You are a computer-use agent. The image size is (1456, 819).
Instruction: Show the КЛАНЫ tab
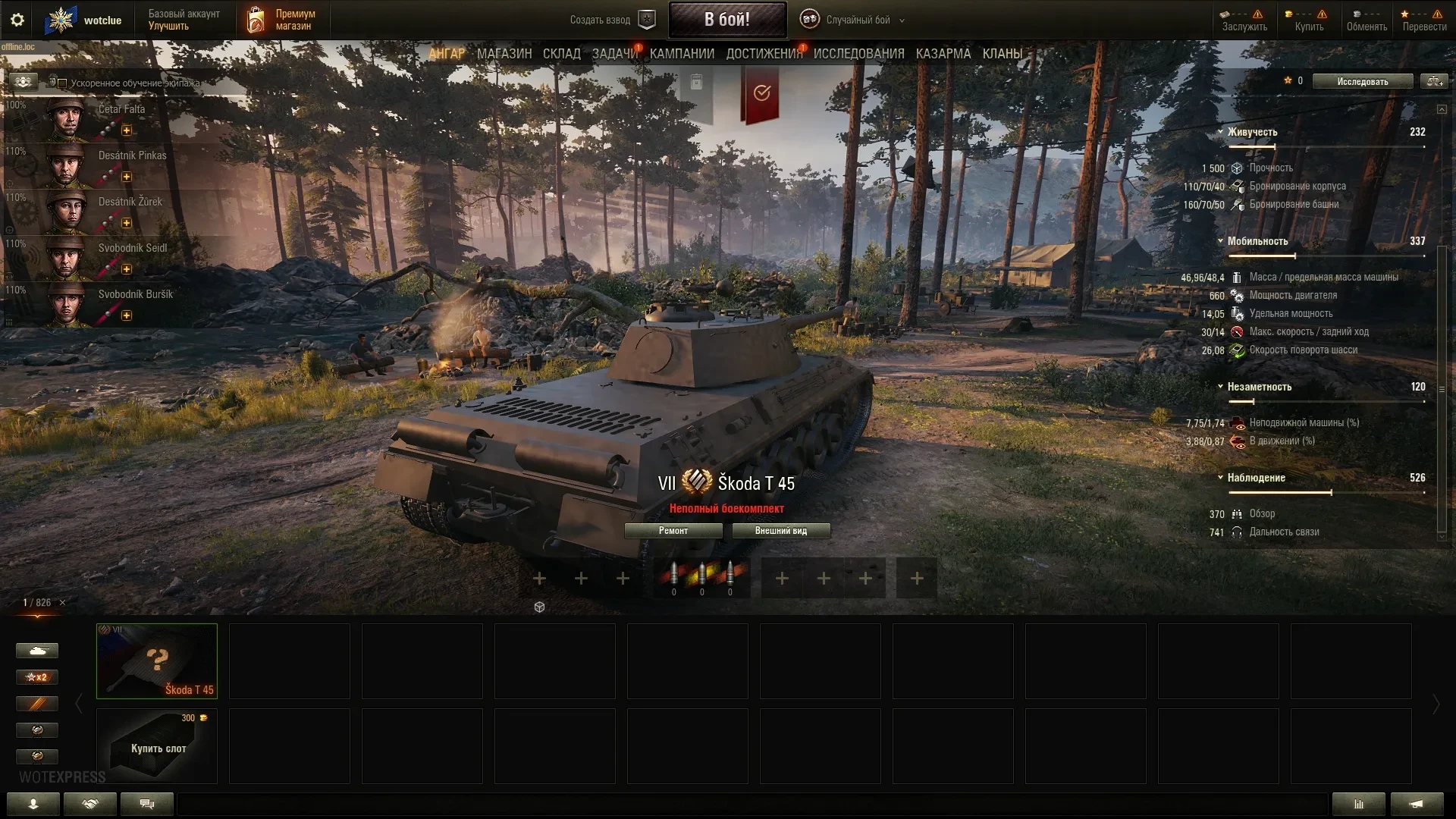1002,54
